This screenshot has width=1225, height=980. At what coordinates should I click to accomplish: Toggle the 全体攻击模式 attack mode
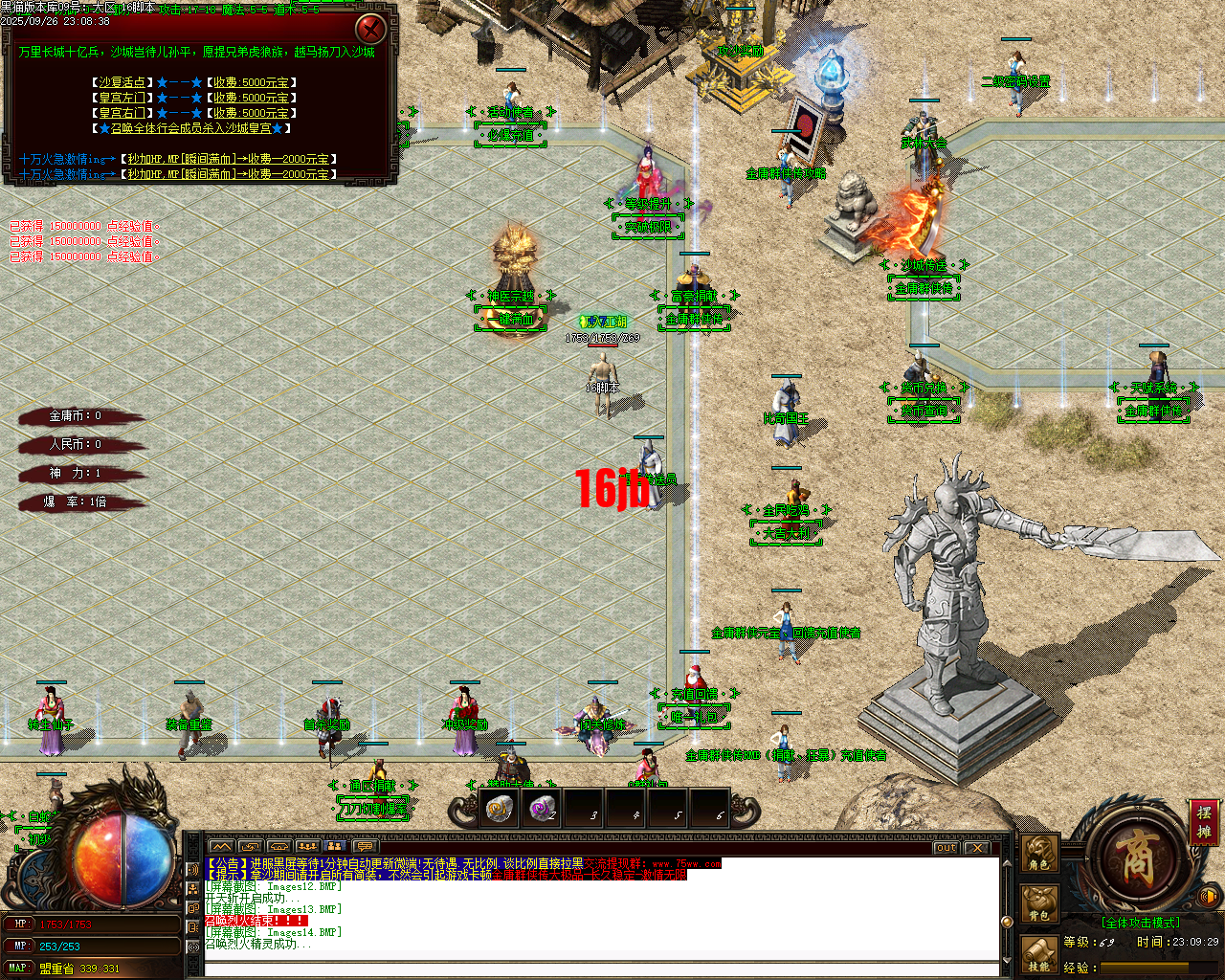click(x=1141, y=922)
